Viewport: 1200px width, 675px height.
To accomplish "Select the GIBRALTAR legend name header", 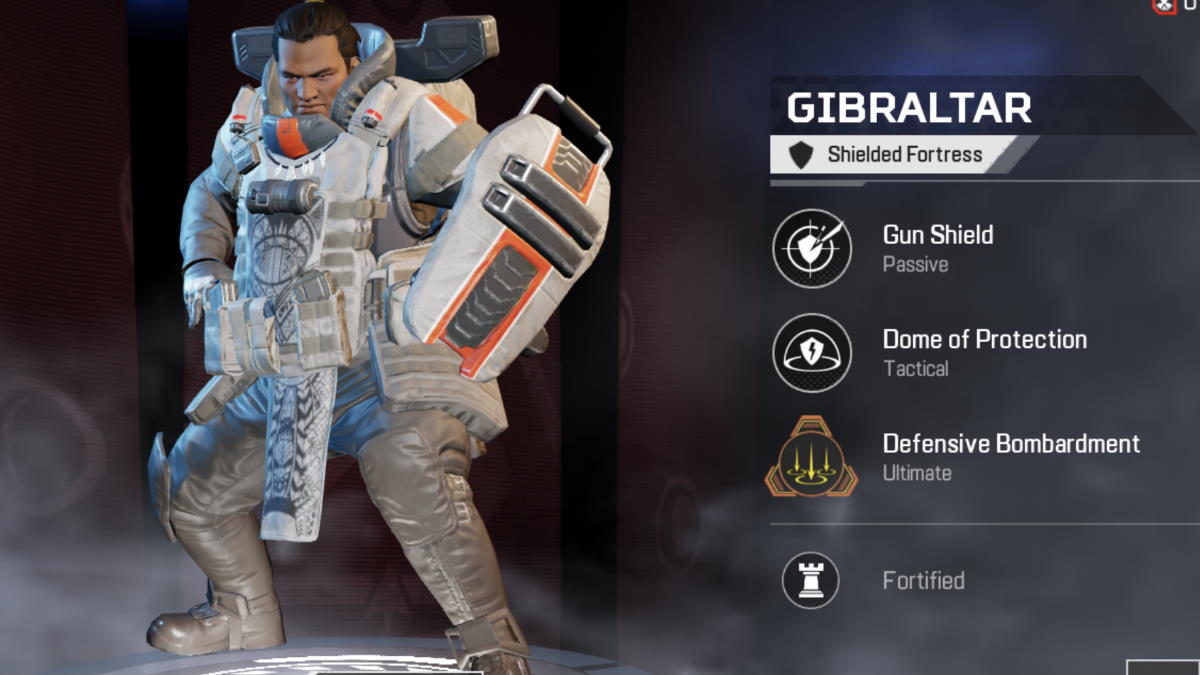I will click(x=908, y=107).
